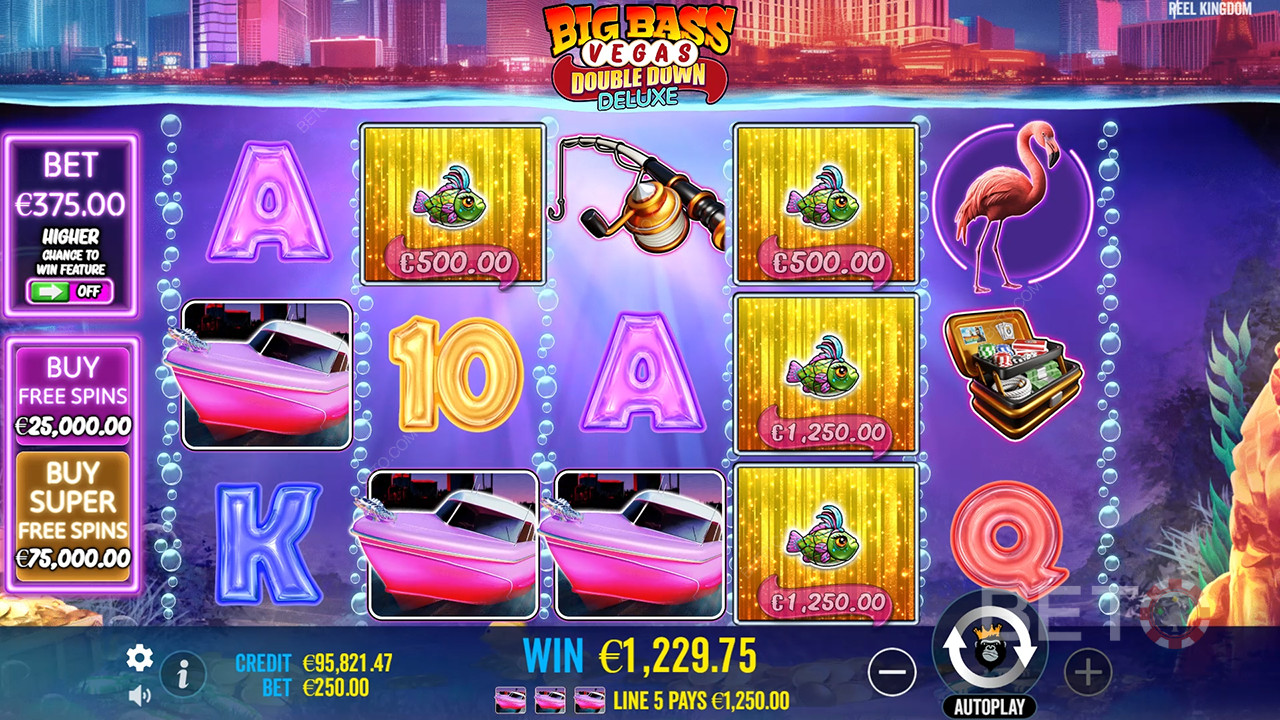
Task: Spin the reels with the circular arrow button
Action: [x=989, y=650]
